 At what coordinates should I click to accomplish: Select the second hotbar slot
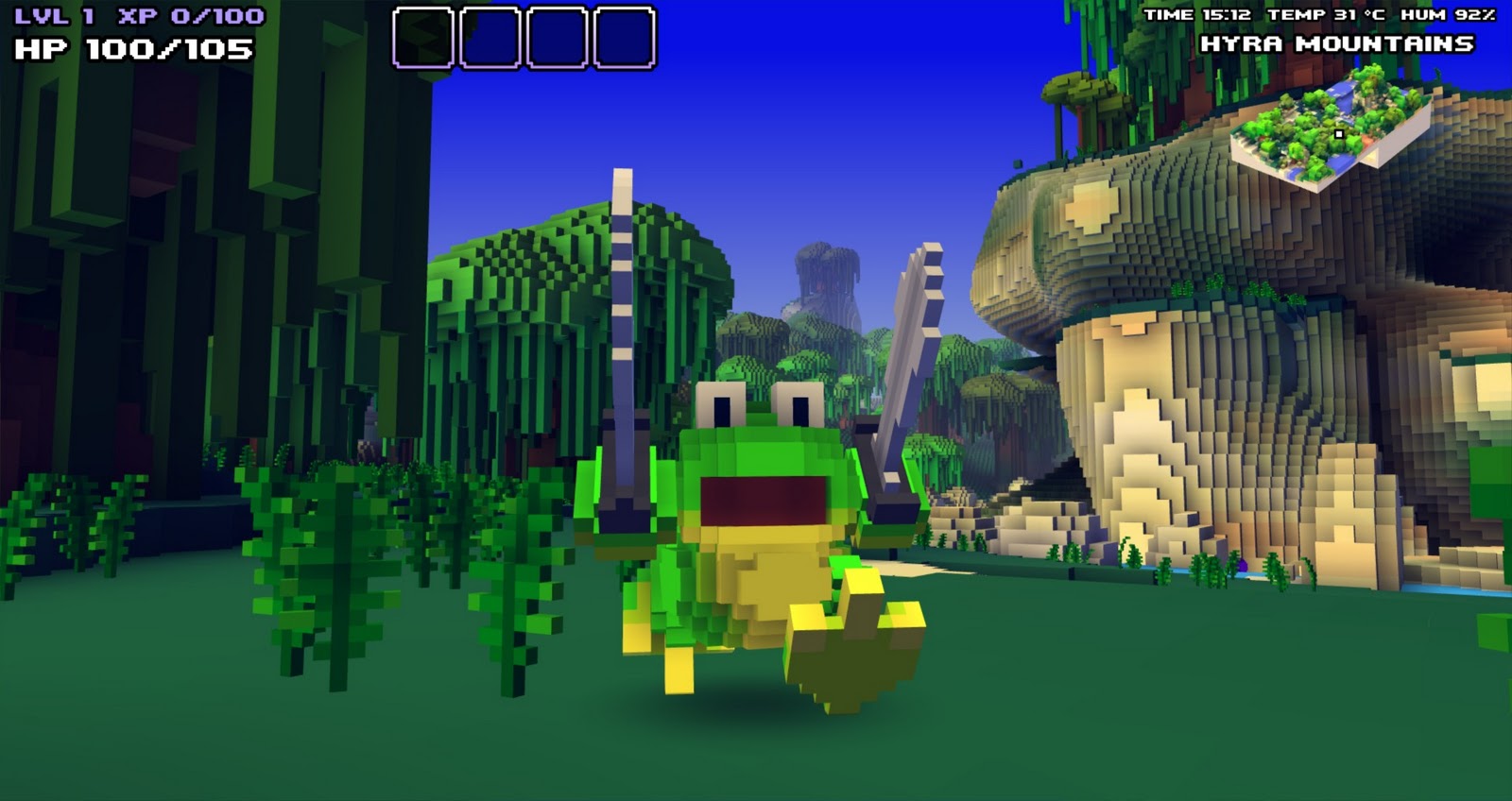pos(490,38)
